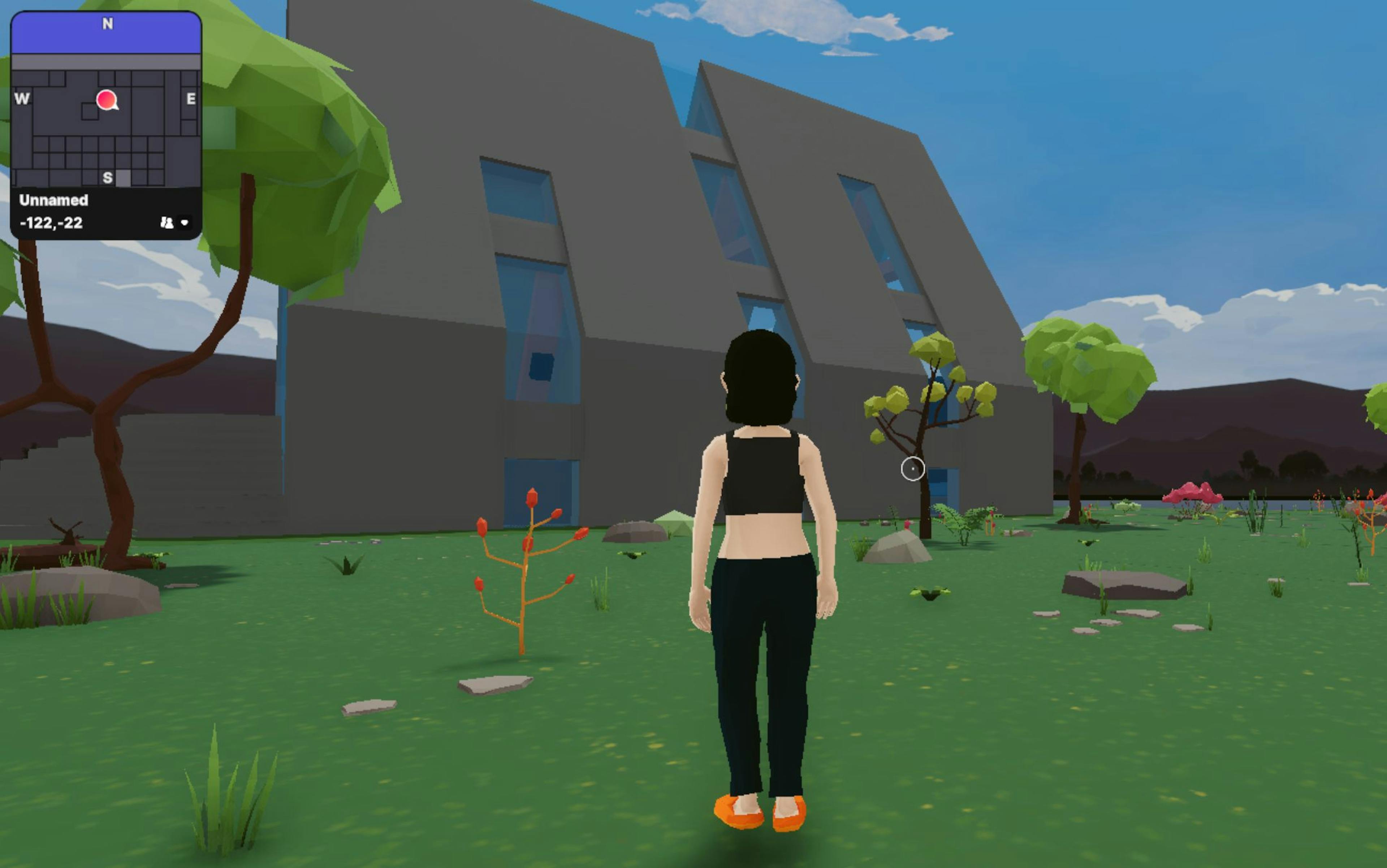Click the Unnamed parcel name label
This screenshot has height=868, width=1387.
54,201
